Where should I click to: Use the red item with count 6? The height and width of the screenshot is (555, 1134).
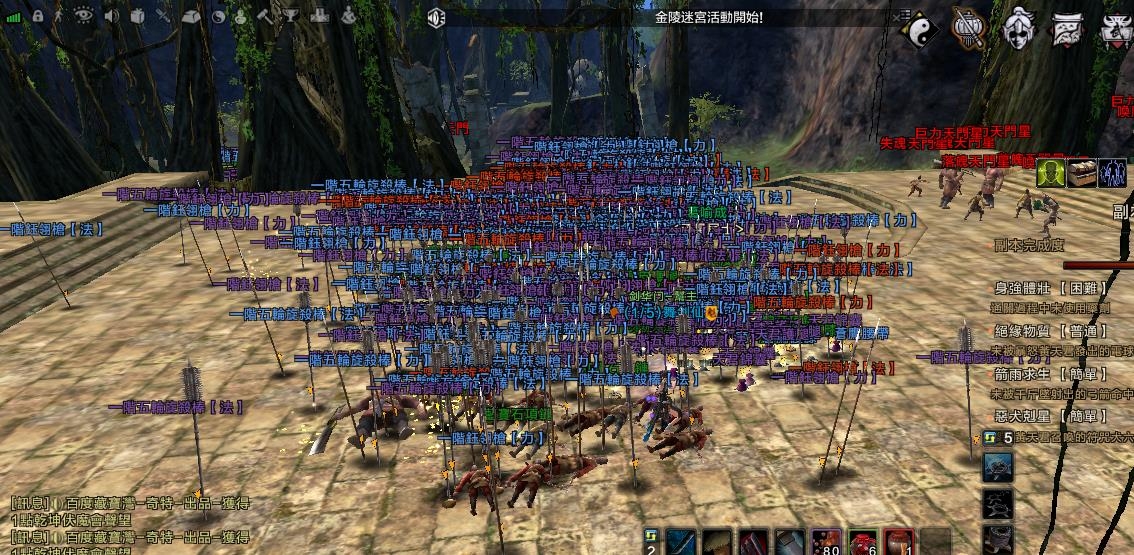coord(863,541)
